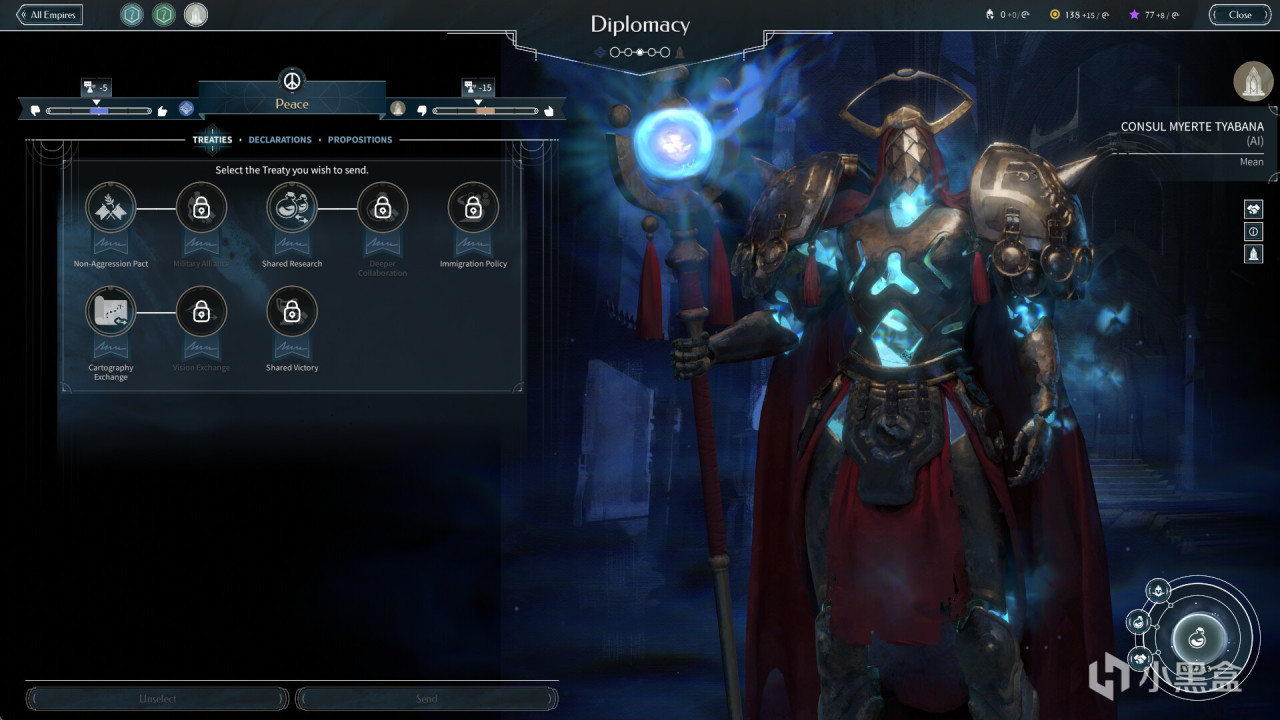
Task: Pick the Cartography Exchange treaty
Action: 111,312
